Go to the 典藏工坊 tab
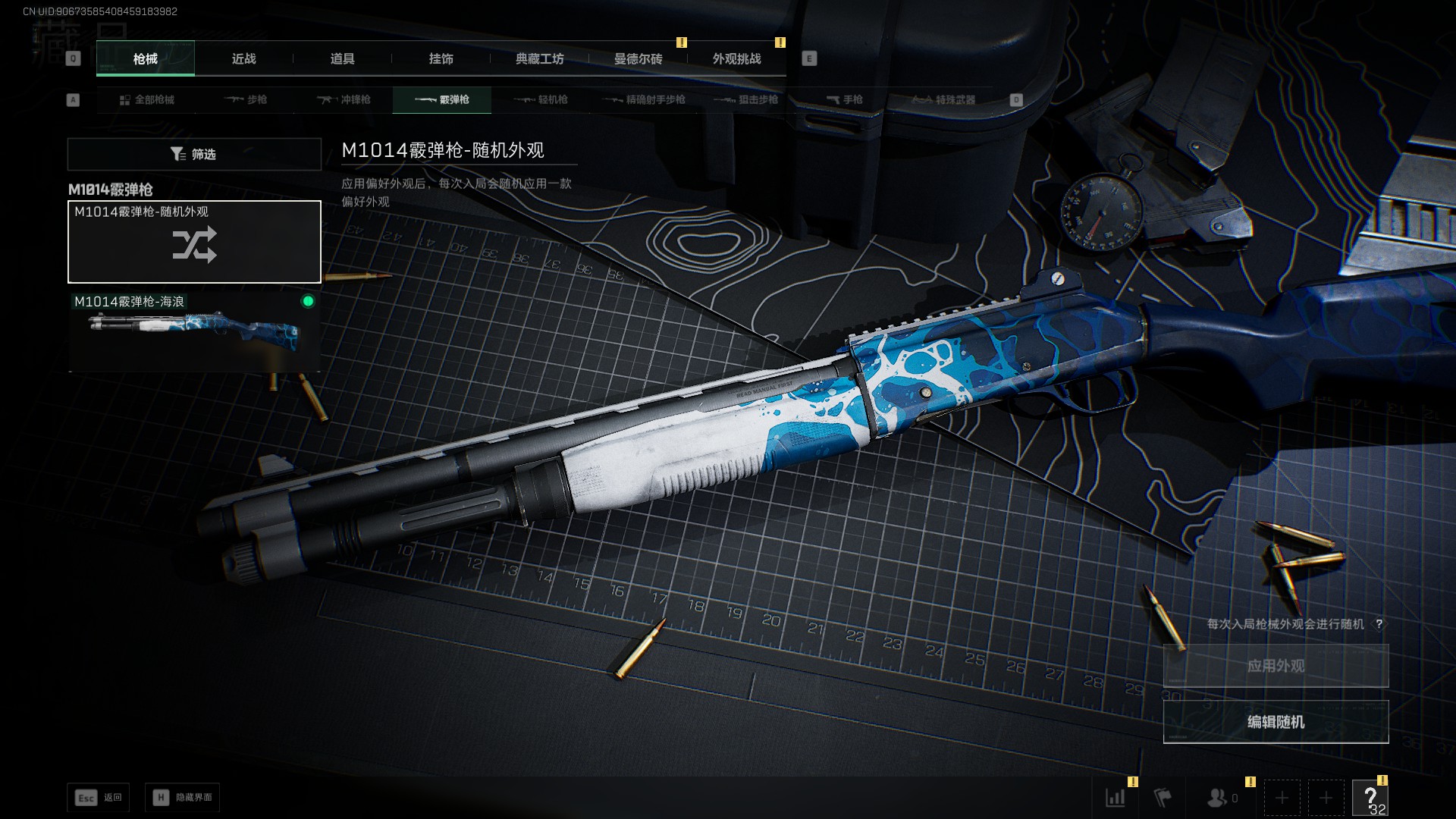 pyautogui.click(x=539, y=58)
